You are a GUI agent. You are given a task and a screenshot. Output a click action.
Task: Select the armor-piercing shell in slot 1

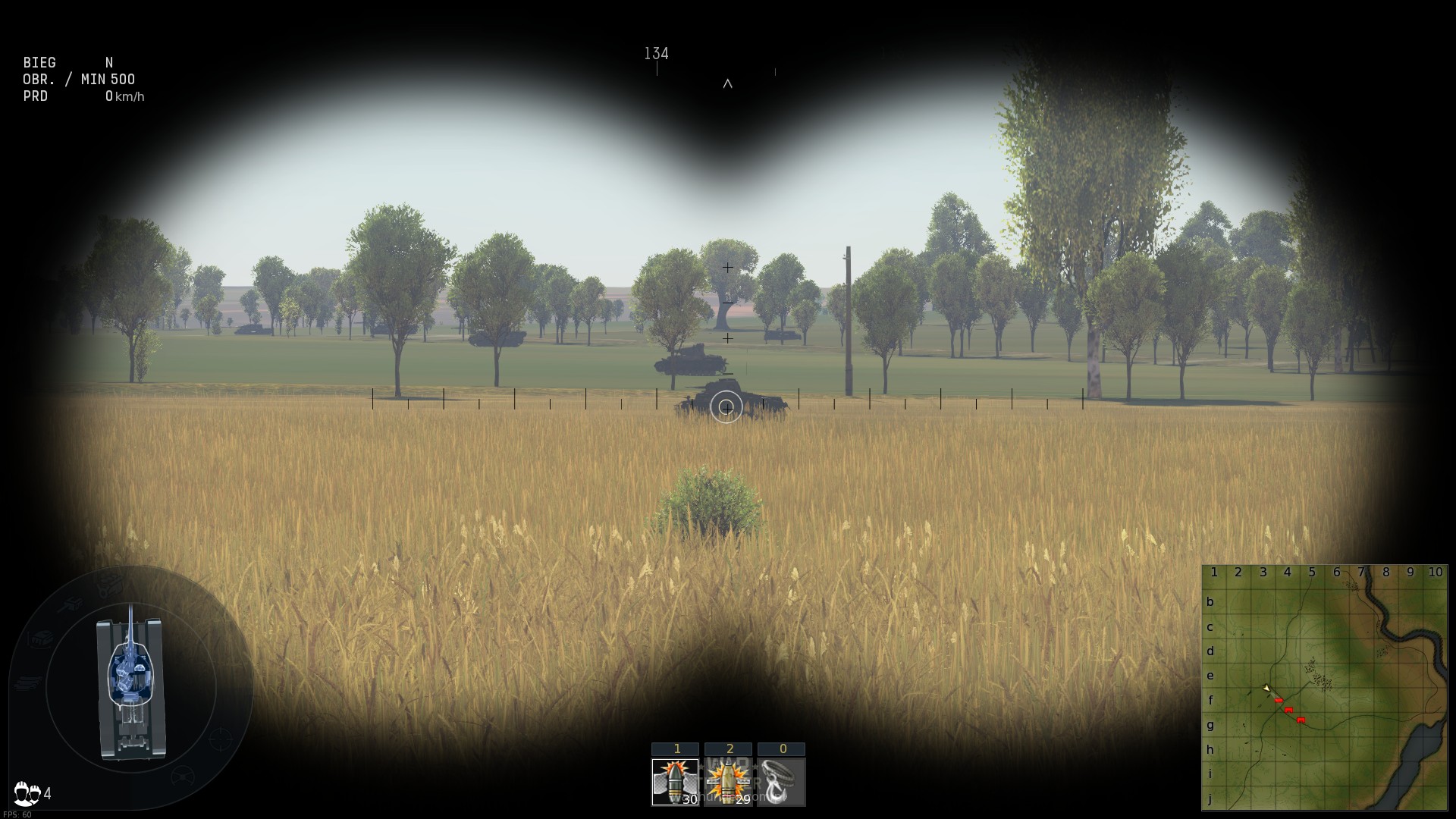tap(675, 782)
